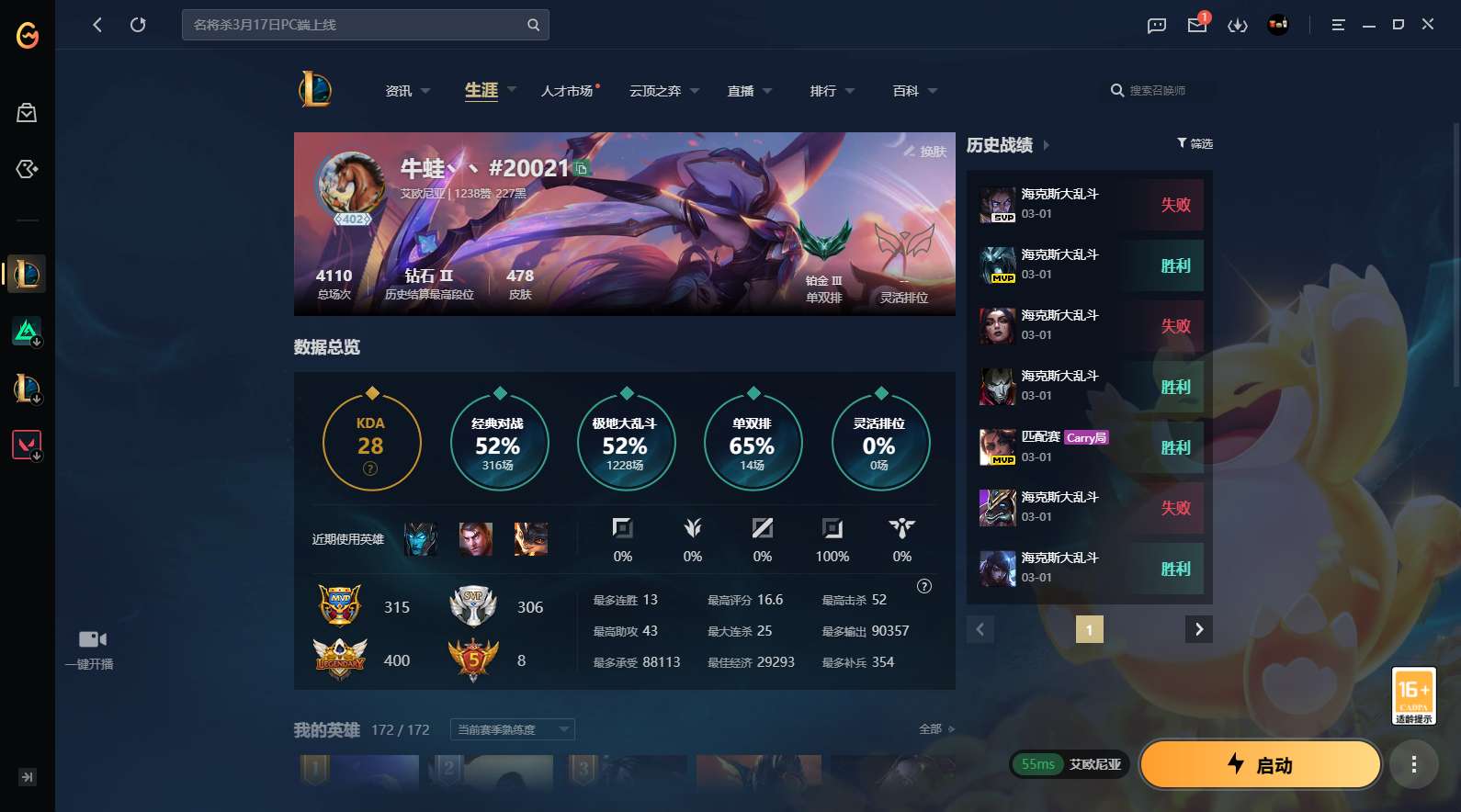
Task: Click the download manager icon in top bar
Action: coord(1238,25)
